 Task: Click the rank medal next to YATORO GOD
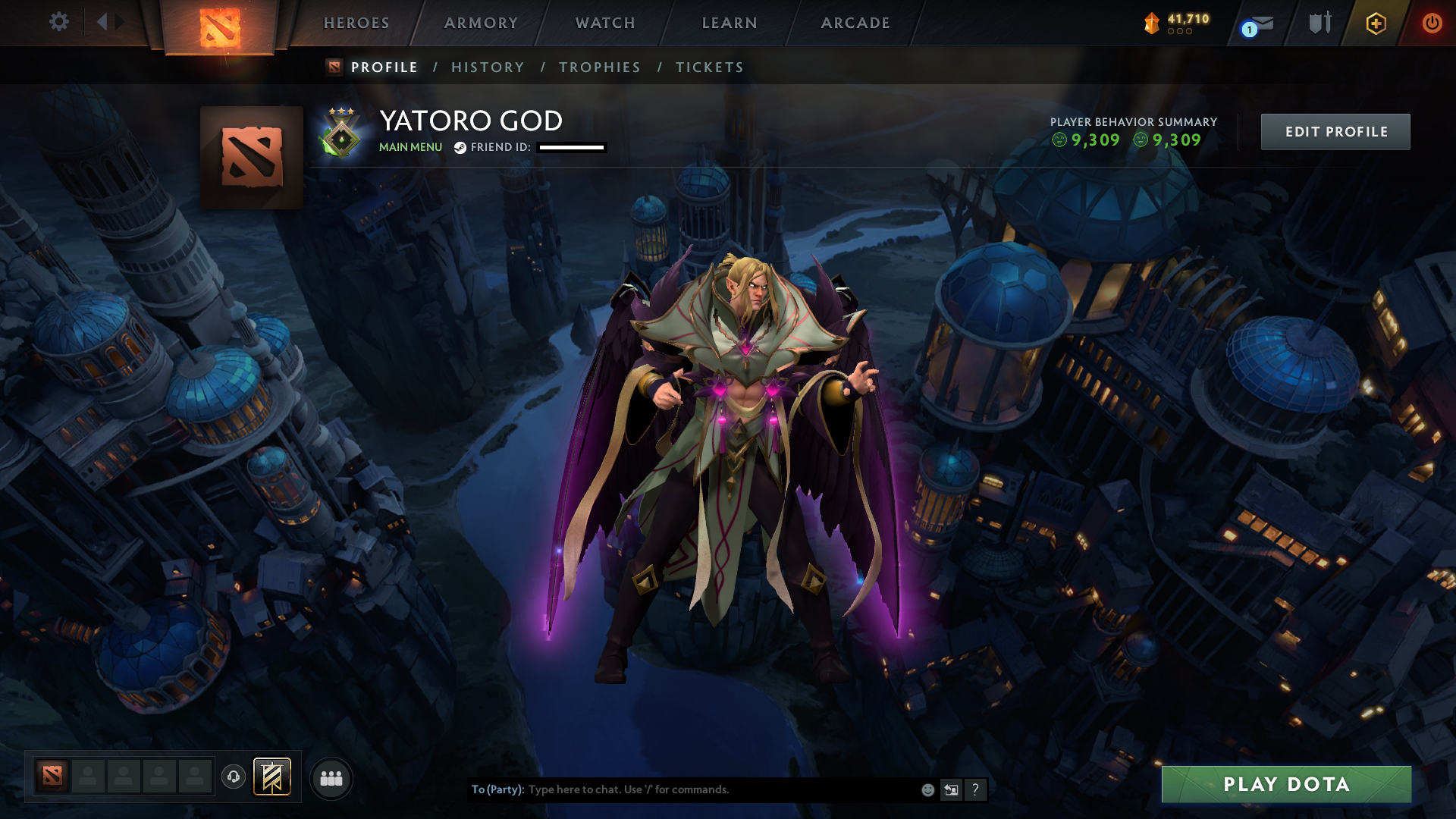pyautogui.click(x=340, y=132)
